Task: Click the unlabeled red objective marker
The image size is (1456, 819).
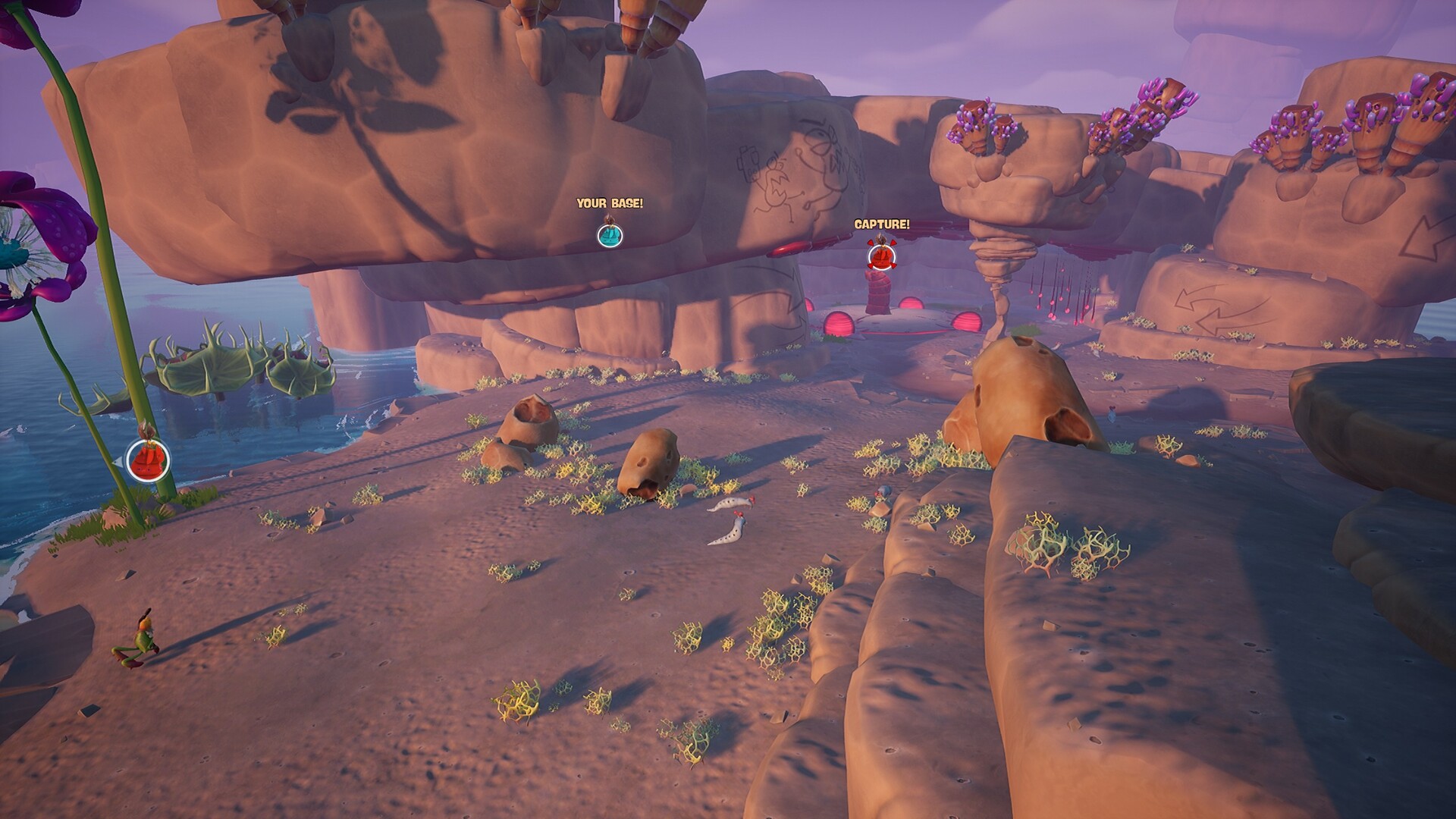Action: (147, 460)
